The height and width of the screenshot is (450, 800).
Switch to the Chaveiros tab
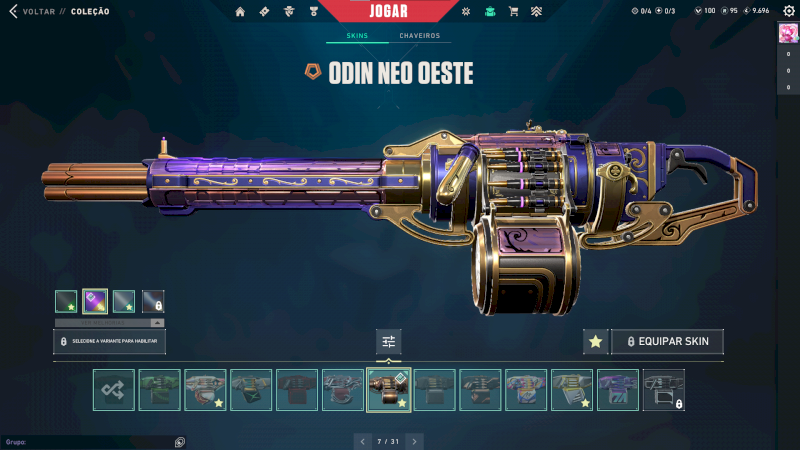tap(419, 36)
